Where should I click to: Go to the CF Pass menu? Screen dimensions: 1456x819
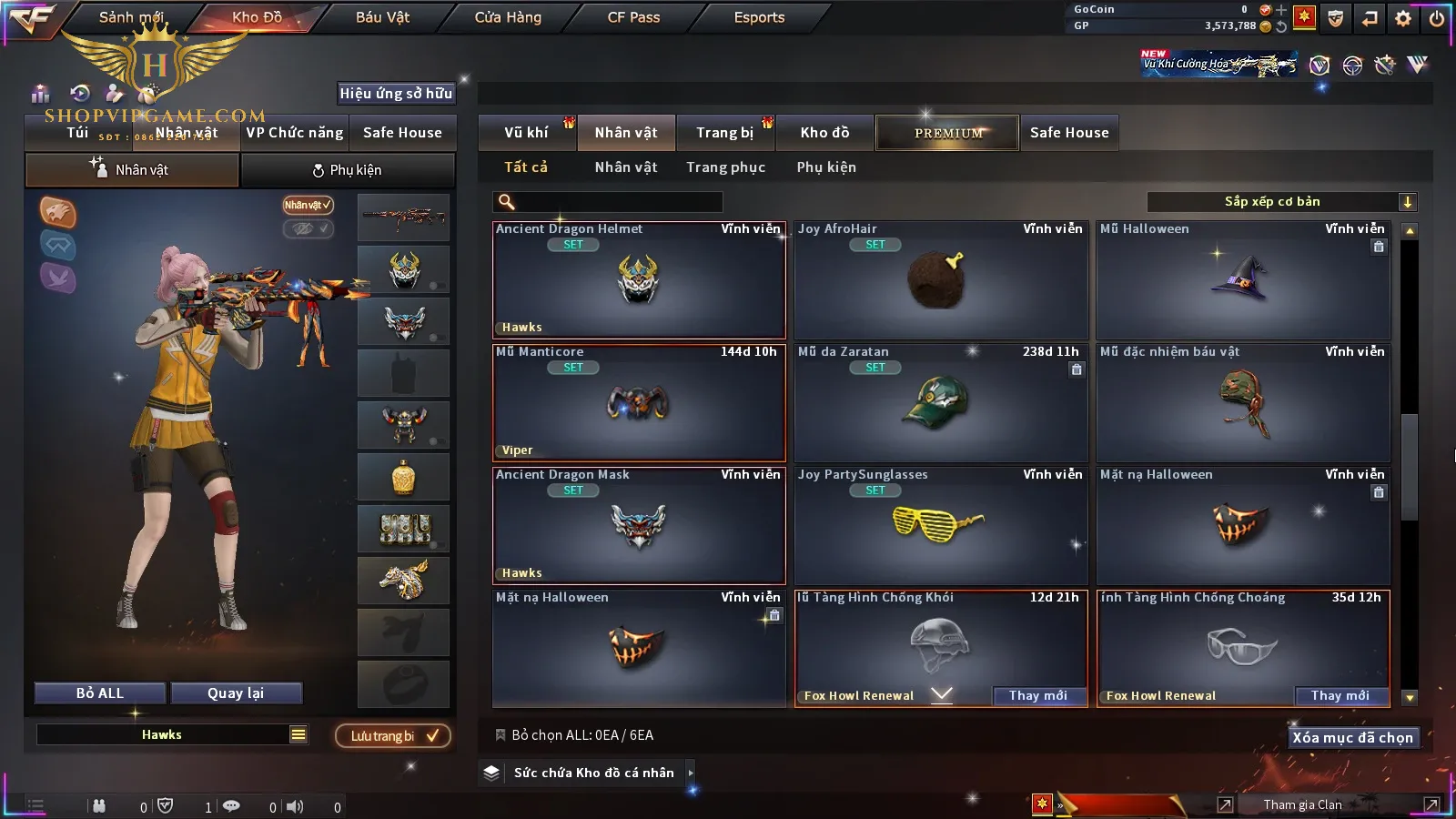[x=633, y=17]
